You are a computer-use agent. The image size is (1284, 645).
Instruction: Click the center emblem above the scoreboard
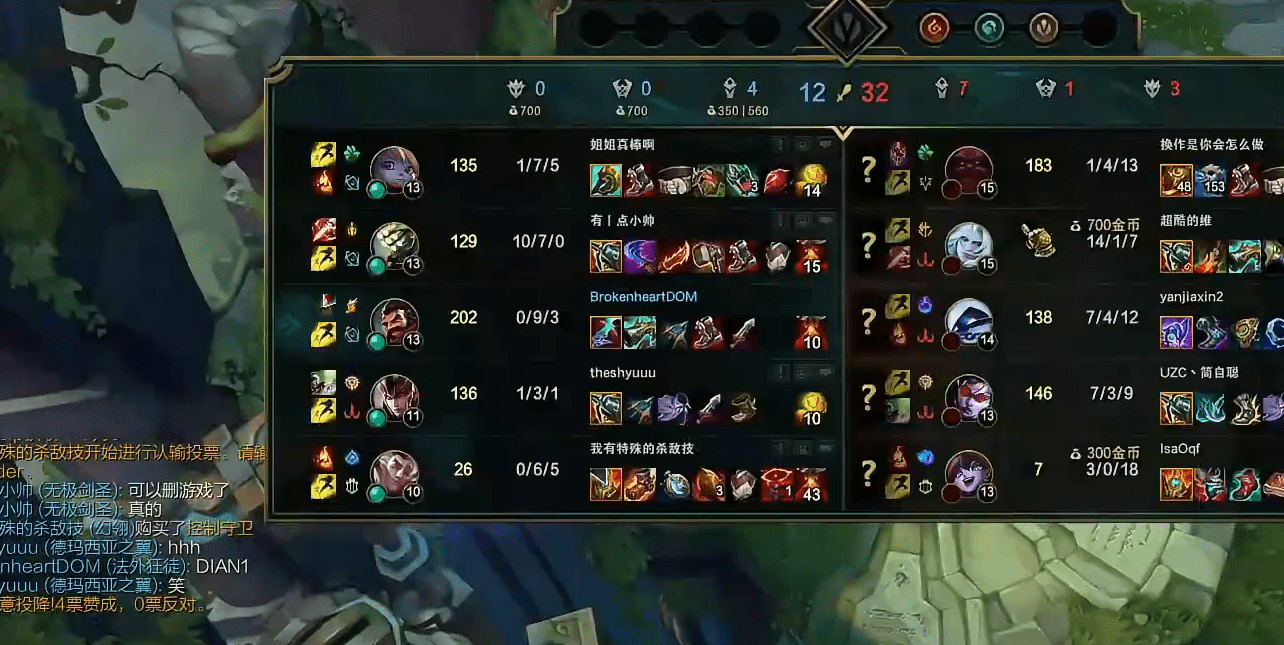[x=846, y=28]
